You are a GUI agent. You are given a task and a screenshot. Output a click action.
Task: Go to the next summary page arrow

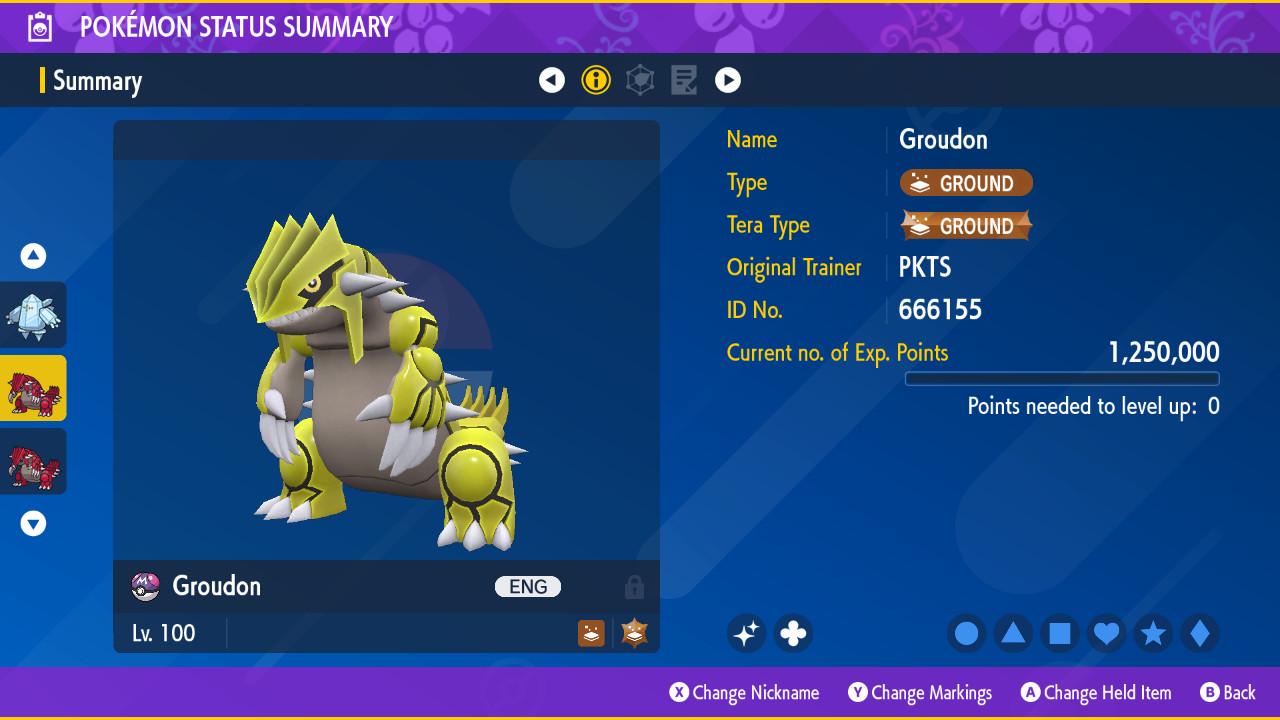[728, 80]
